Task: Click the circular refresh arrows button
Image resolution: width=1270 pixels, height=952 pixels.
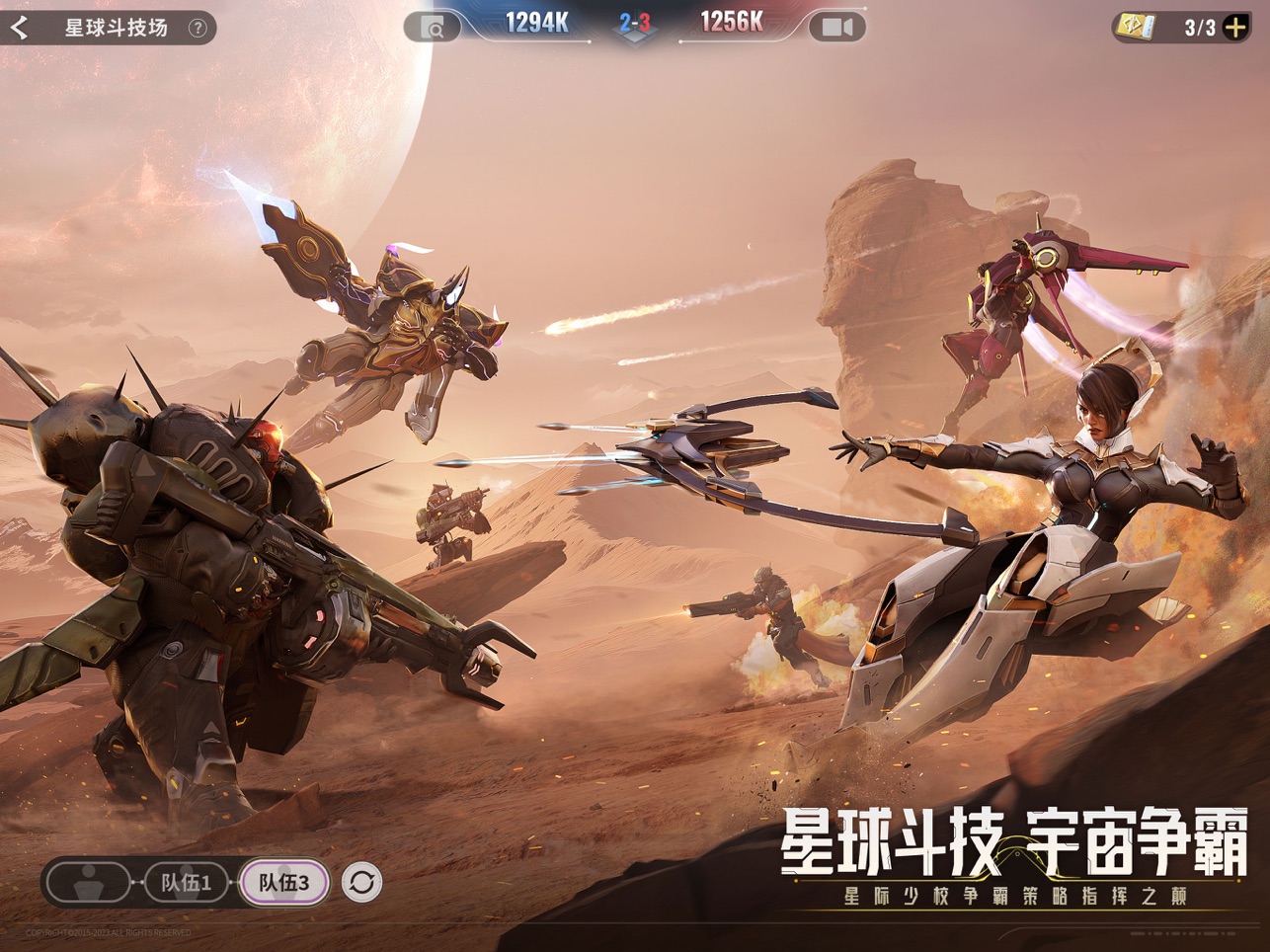Action: point(361,882)
